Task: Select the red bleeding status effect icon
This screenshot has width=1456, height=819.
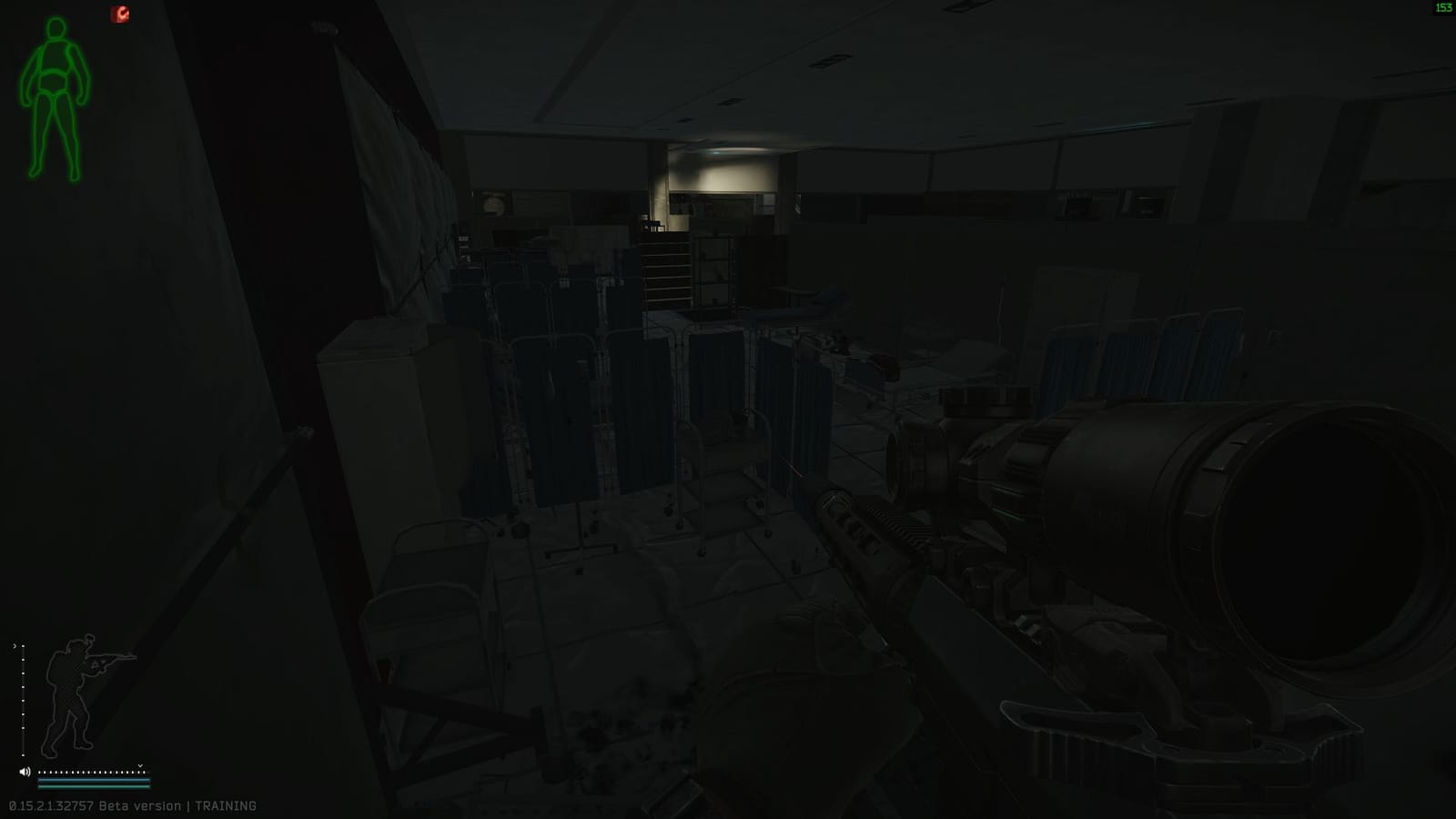Action: [121, 14]
